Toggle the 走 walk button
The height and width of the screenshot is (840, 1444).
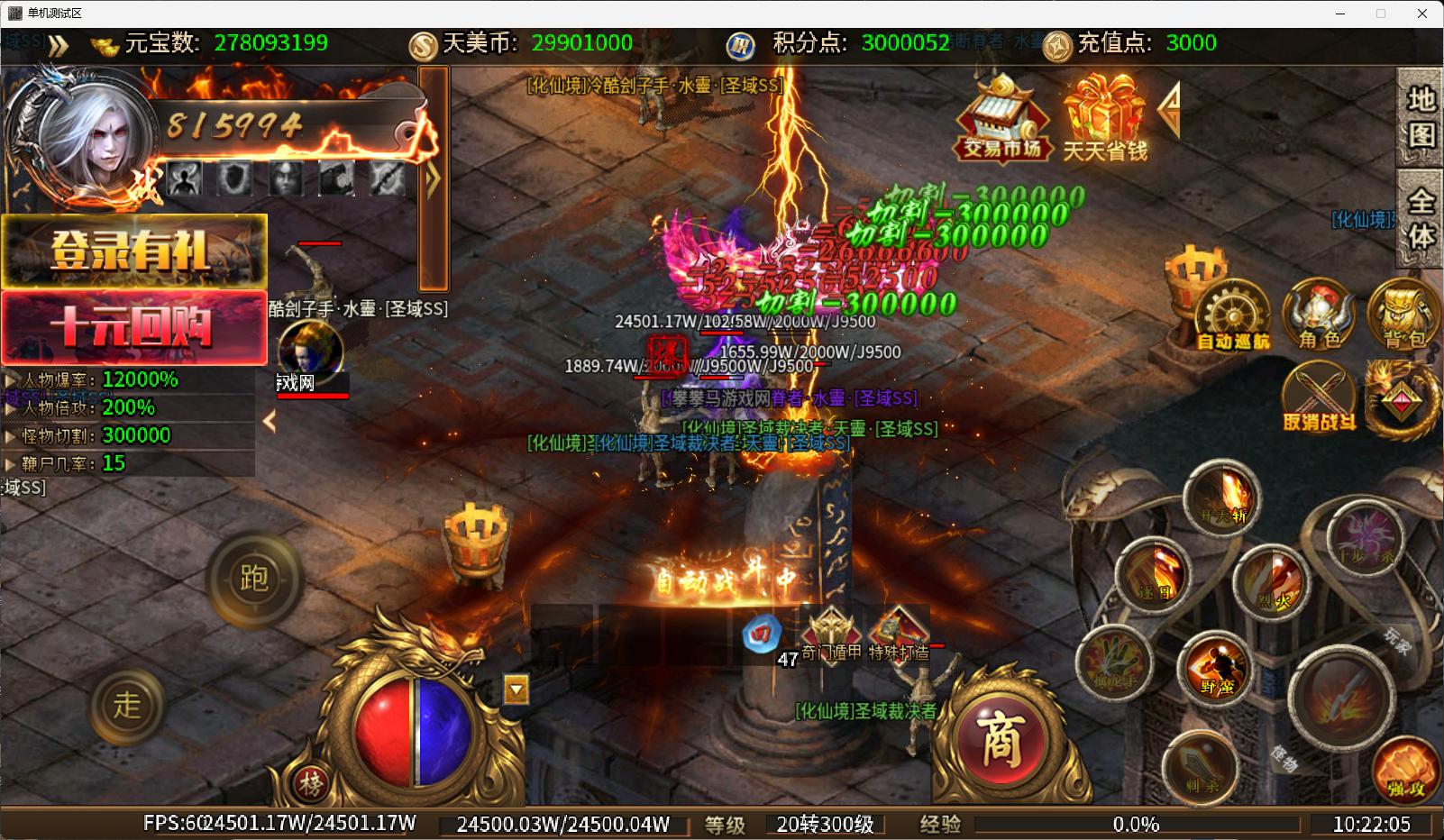point(127,705)
